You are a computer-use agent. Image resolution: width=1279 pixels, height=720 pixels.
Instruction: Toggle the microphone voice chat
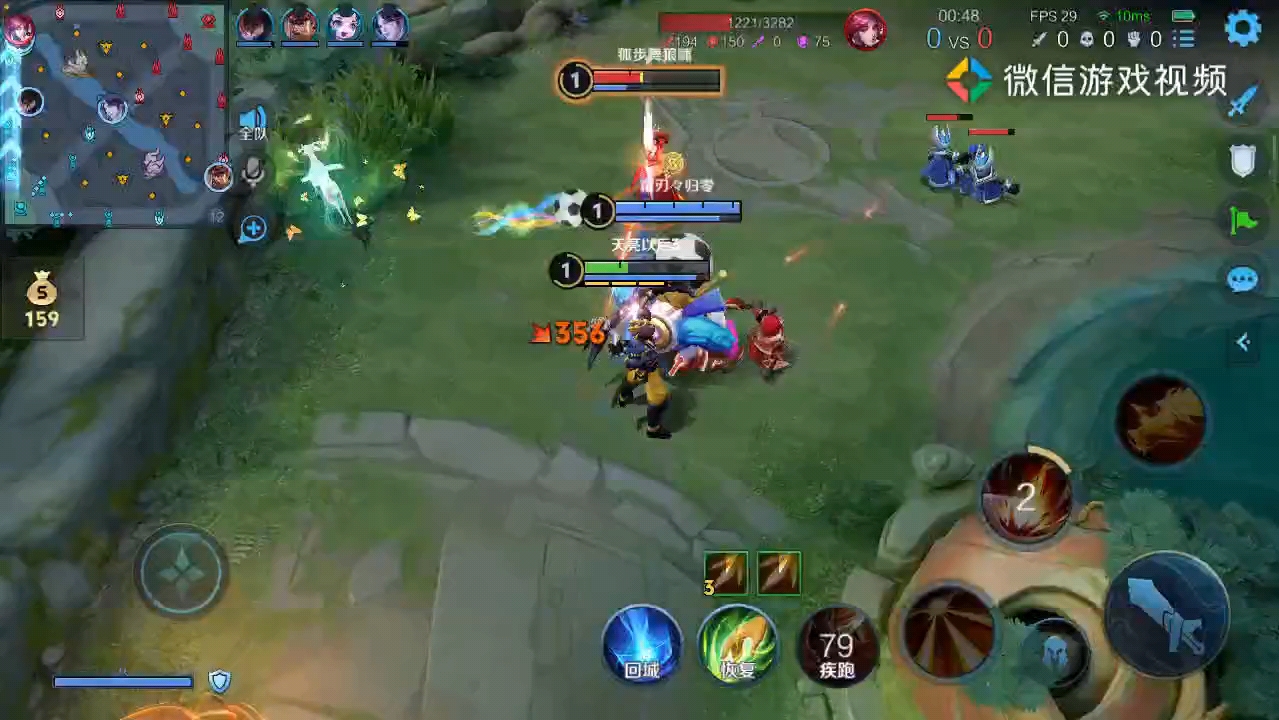click(253, 173)
